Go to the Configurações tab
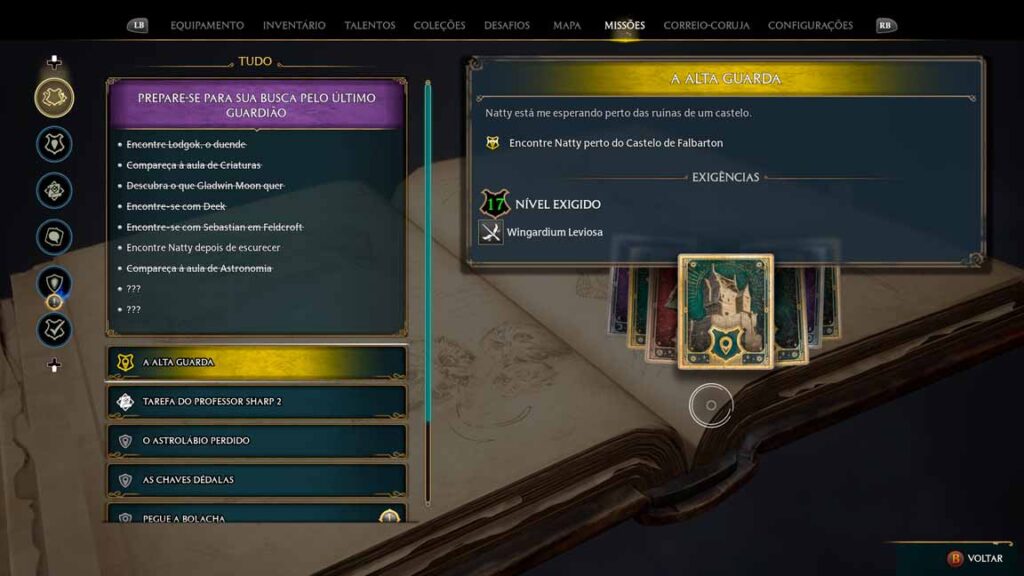Image resolution: width=1024 pixels, height=576 pixels. click(810, 25)
